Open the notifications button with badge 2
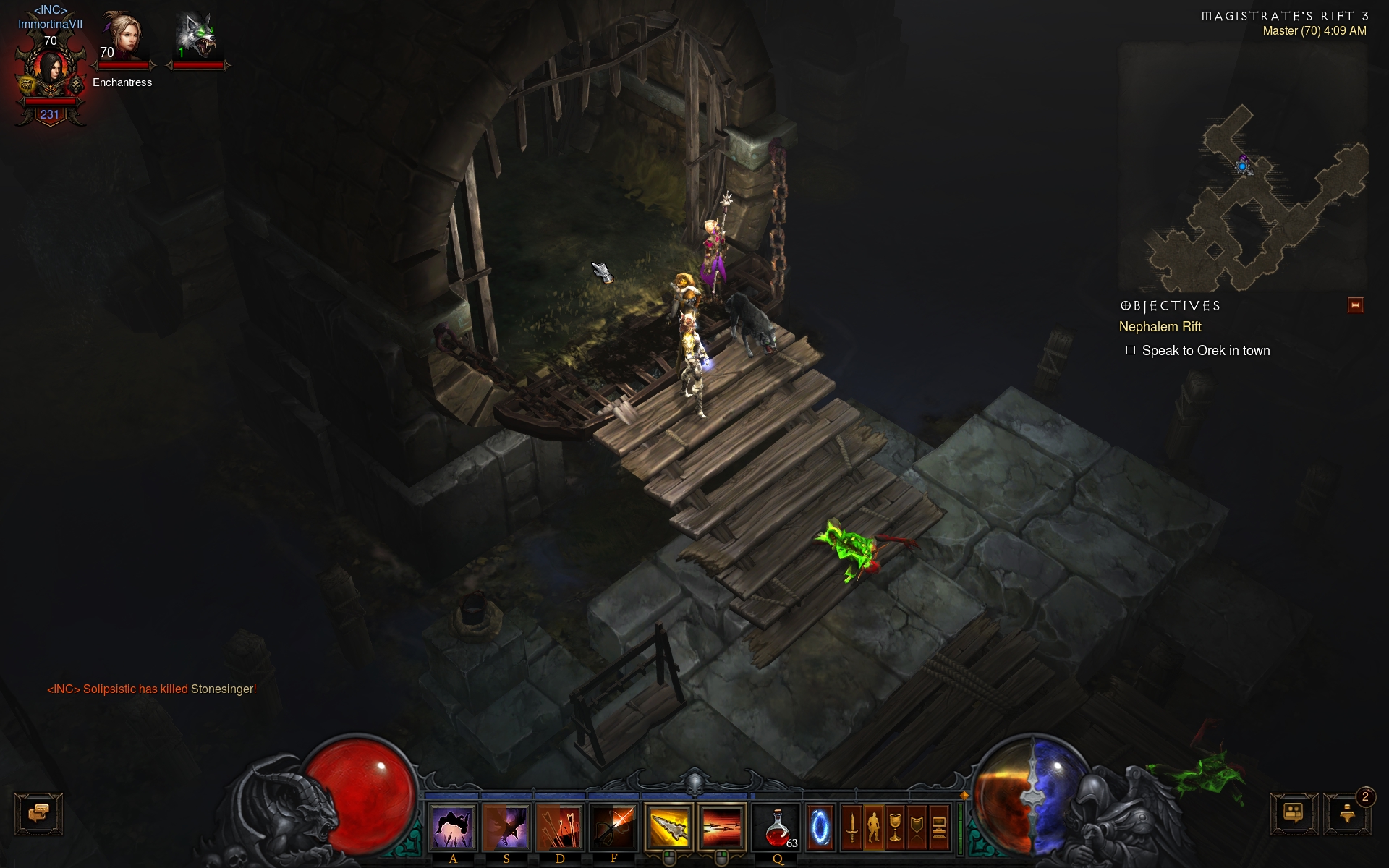Viewport: 1389px width, 868px height. tap(1347, 814)
